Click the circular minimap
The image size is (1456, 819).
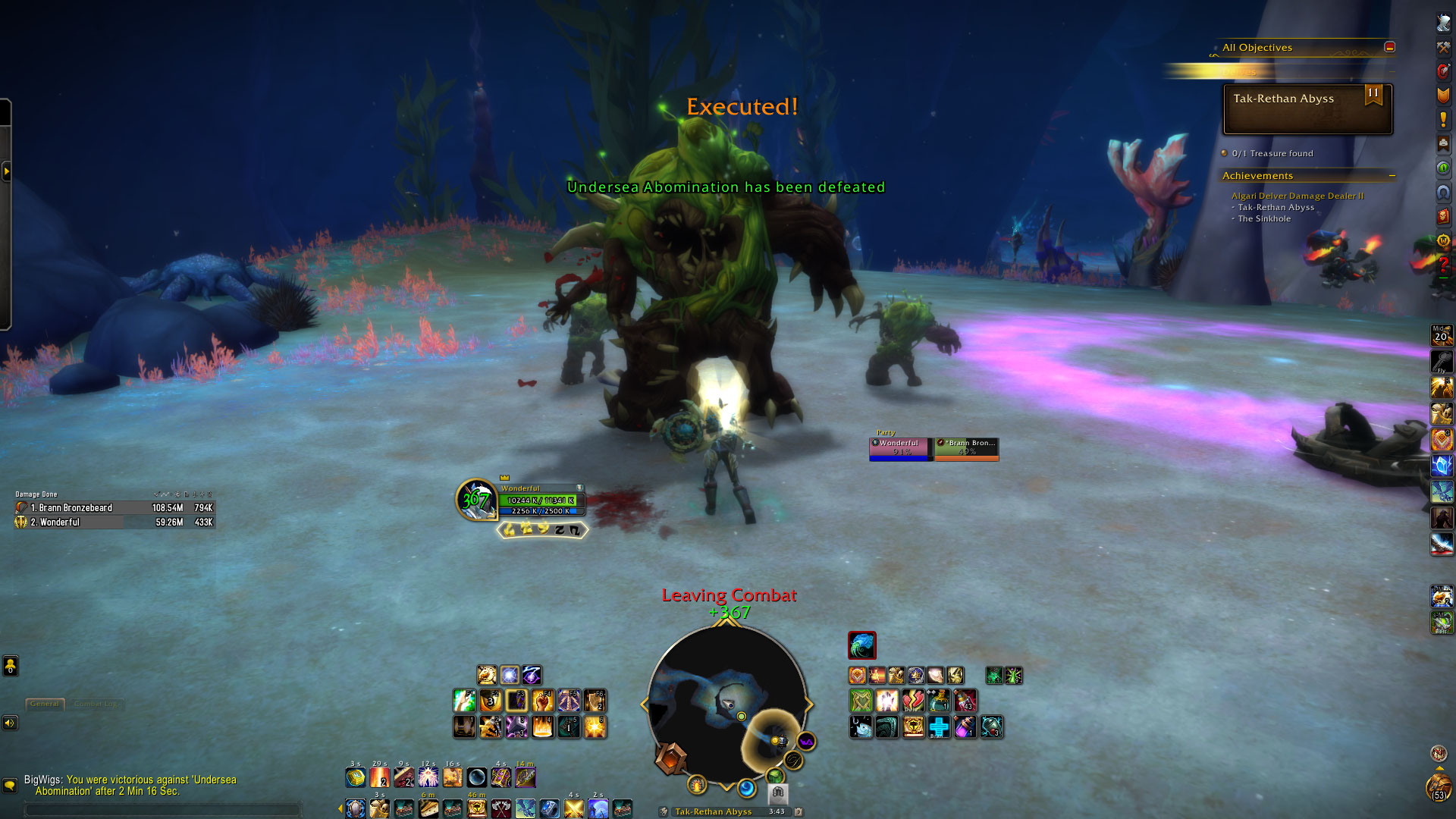coord(726,705)
